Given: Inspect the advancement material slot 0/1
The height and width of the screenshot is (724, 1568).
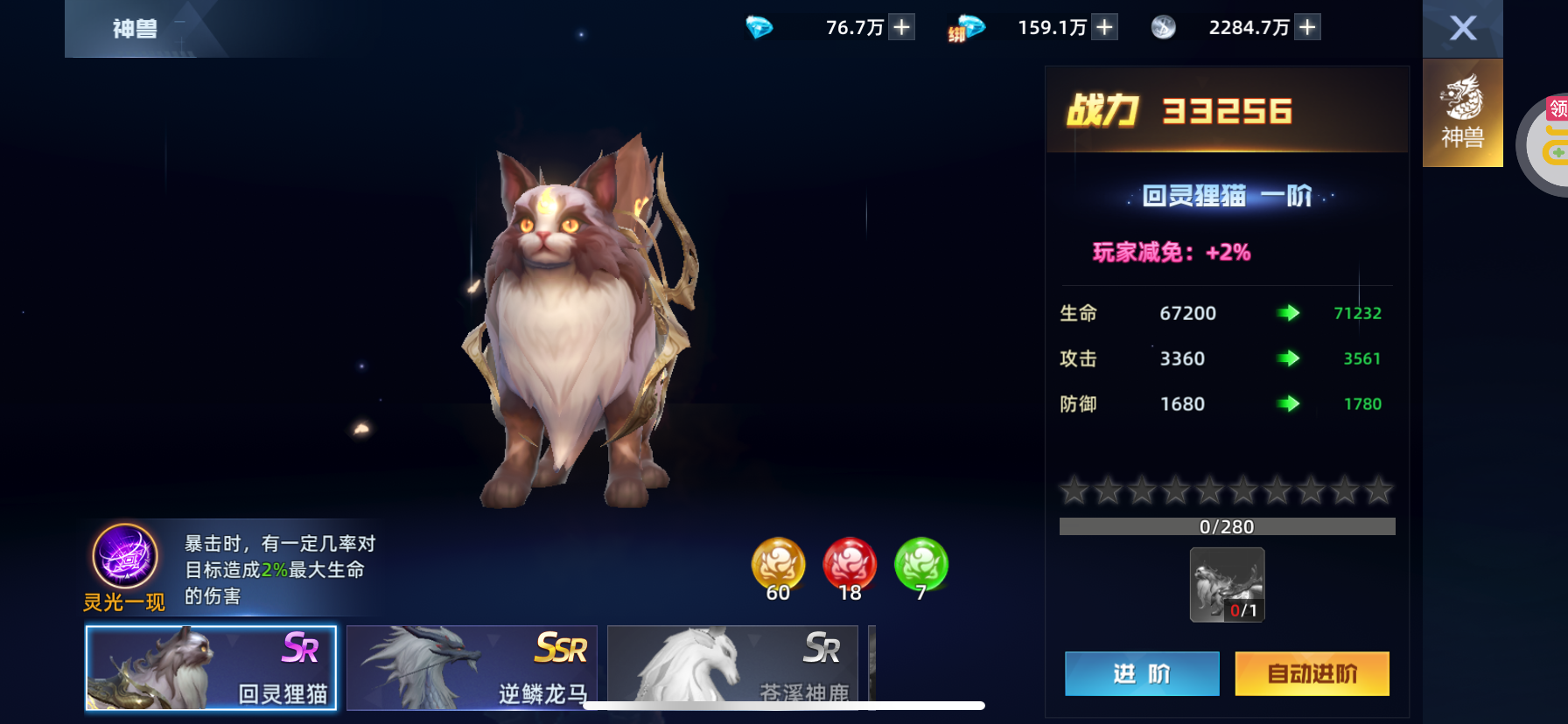Looking at the screenshot, I should pos(1227,584).
